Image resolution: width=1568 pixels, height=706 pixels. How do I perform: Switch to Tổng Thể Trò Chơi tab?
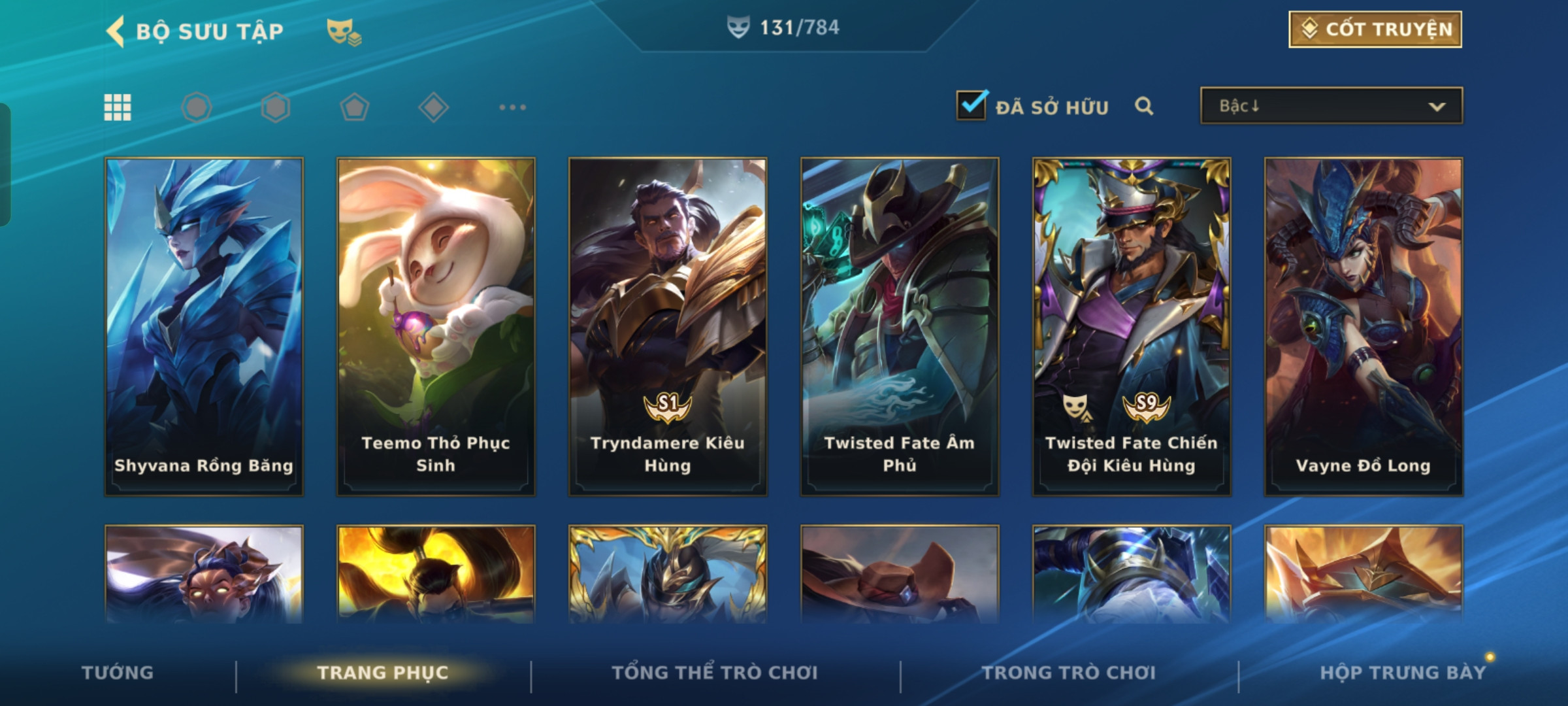(715, 673)
